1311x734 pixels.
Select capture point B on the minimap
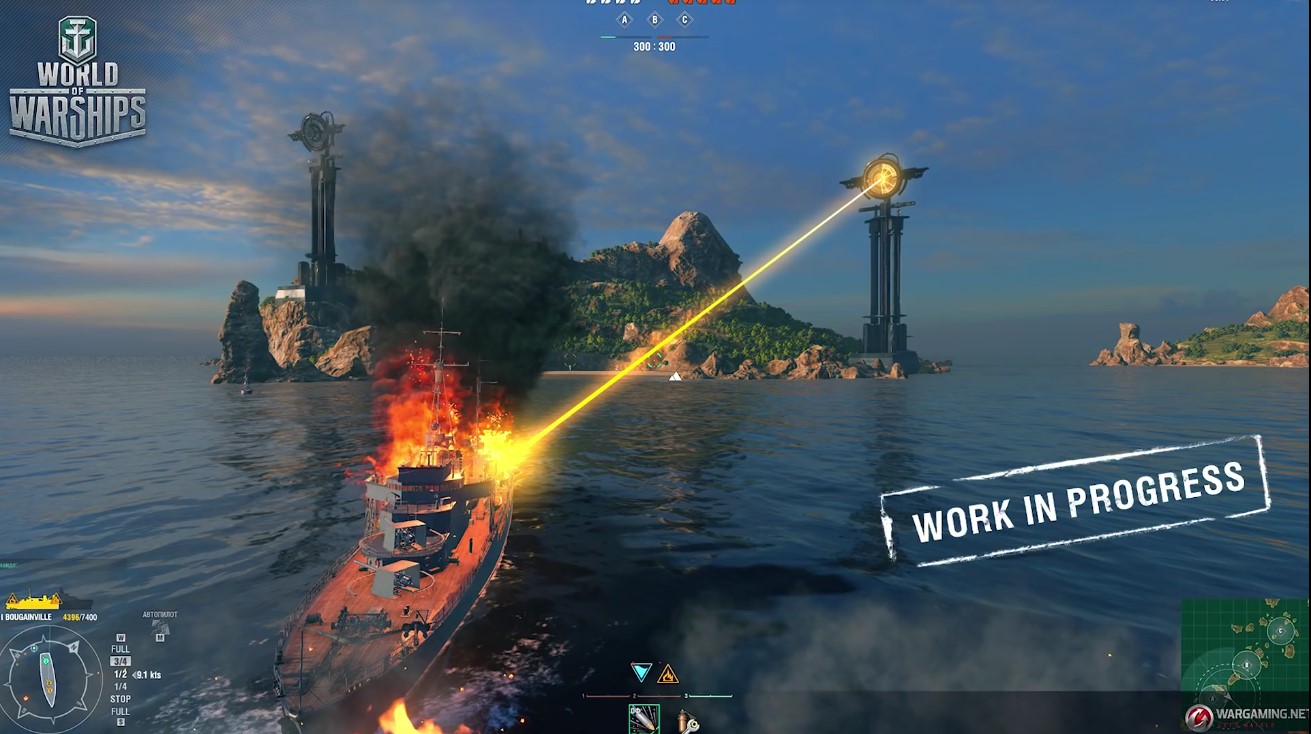click(1246, 663)
